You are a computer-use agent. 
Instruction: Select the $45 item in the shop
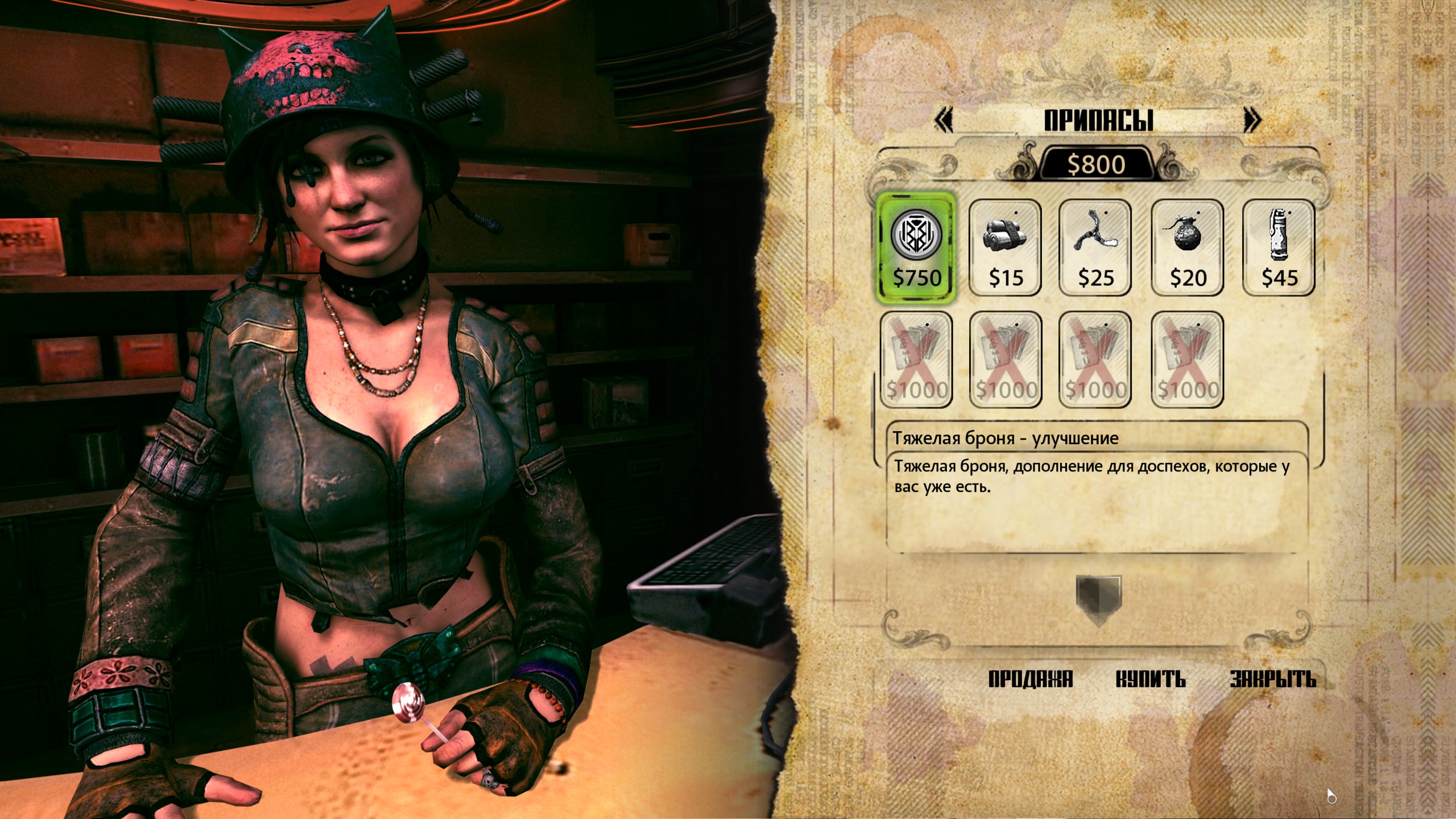pos(1279,247)
